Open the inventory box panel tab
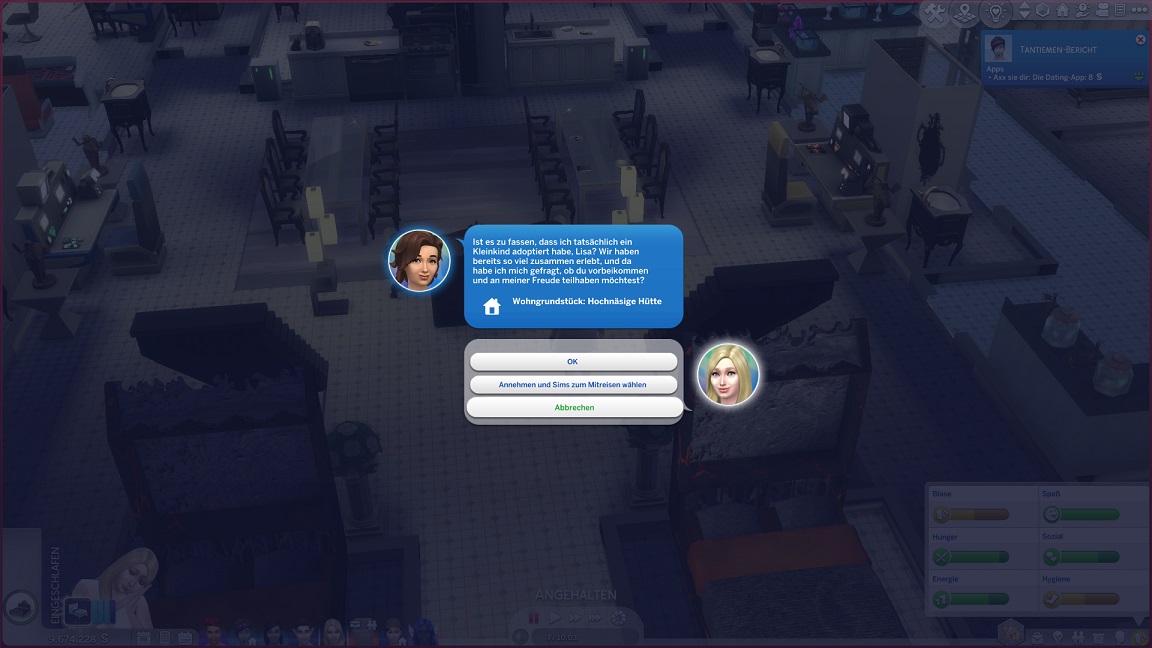This screenshot has height=648, width=1152. pyautogui.click(x=1099, y=636)
